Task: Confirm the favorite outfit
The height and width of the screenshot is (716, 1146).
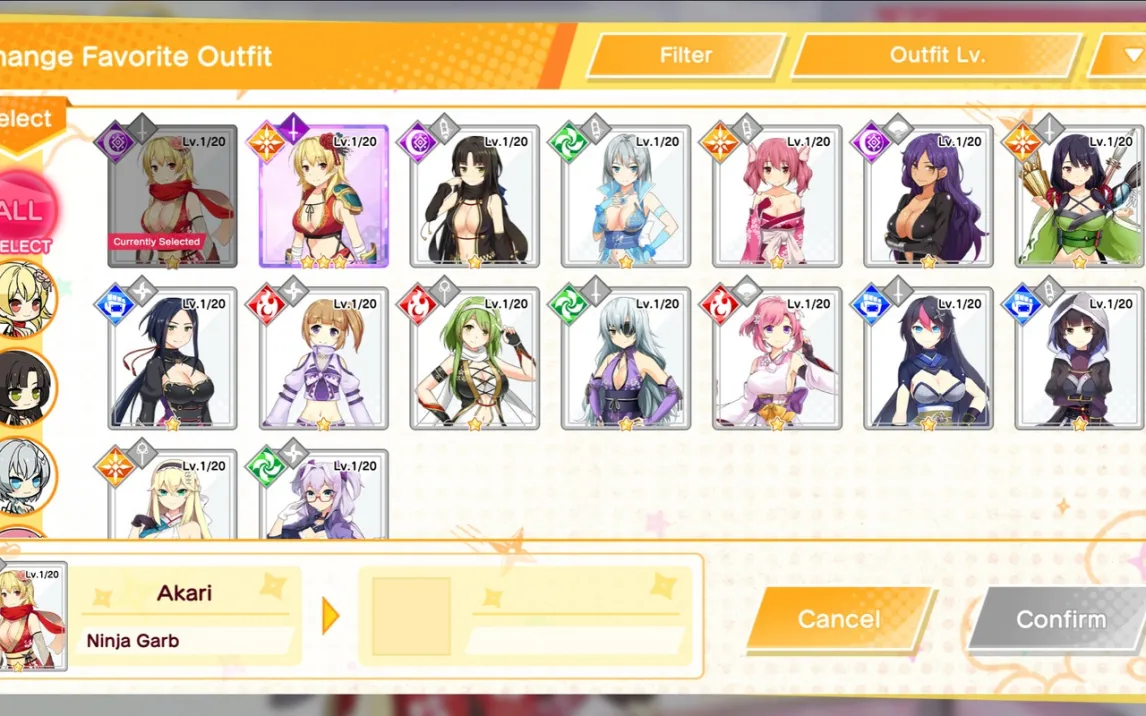Action: (1060, 619)
